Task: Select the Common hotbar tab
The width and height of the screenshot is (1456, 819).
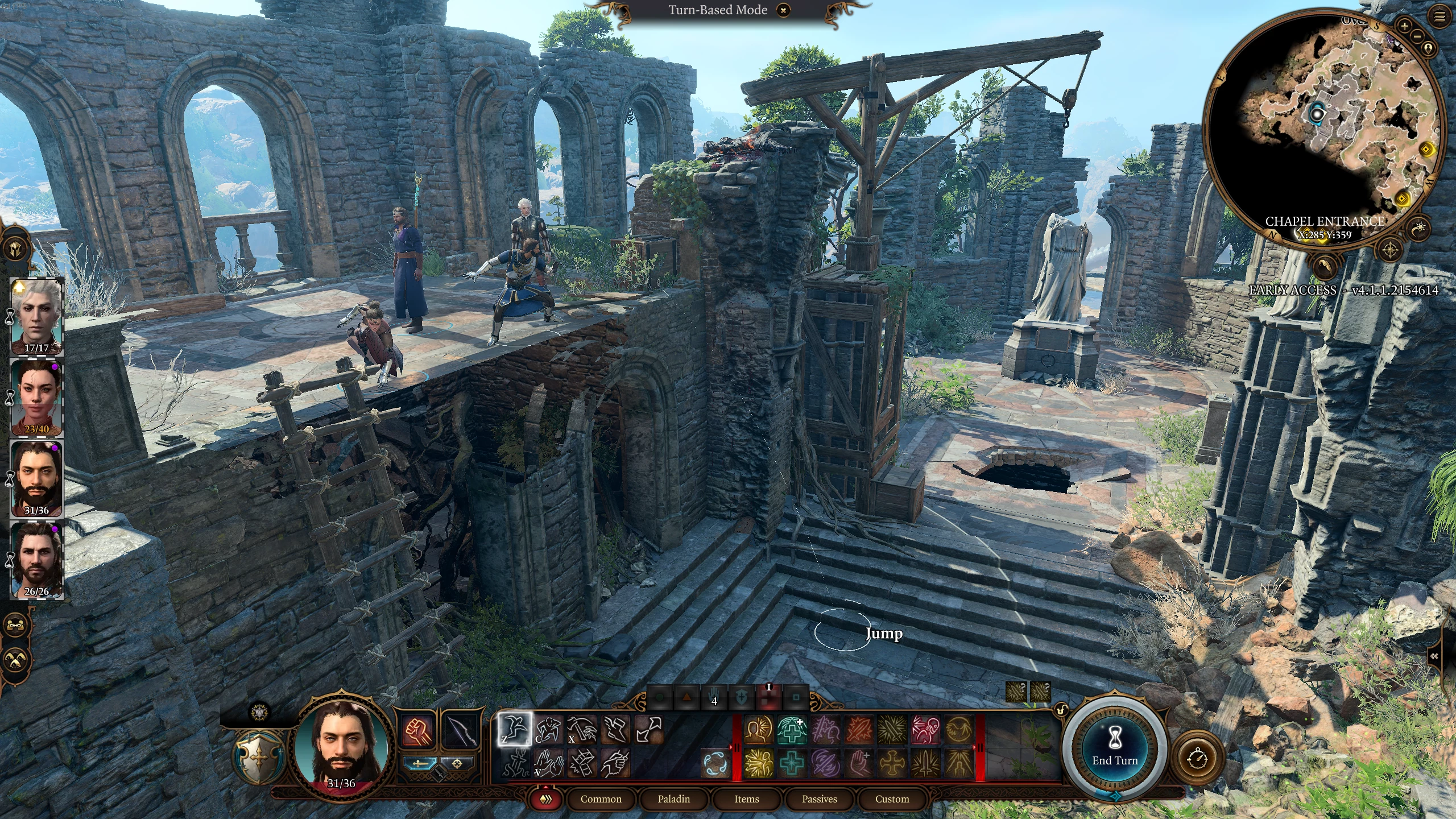Action: click(601, 799)
